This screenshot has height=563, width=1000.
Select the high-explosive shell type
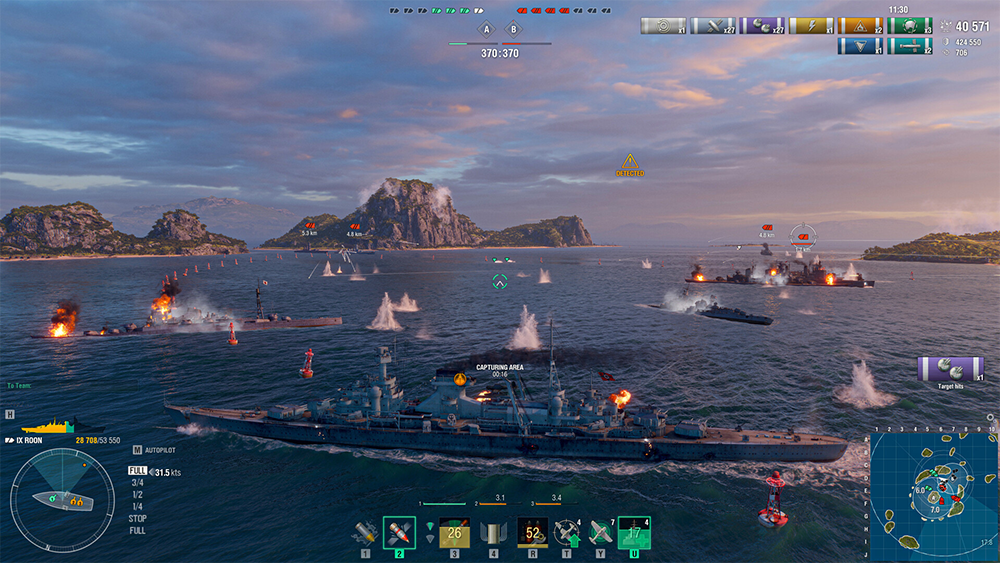click(x=365, y=532)
